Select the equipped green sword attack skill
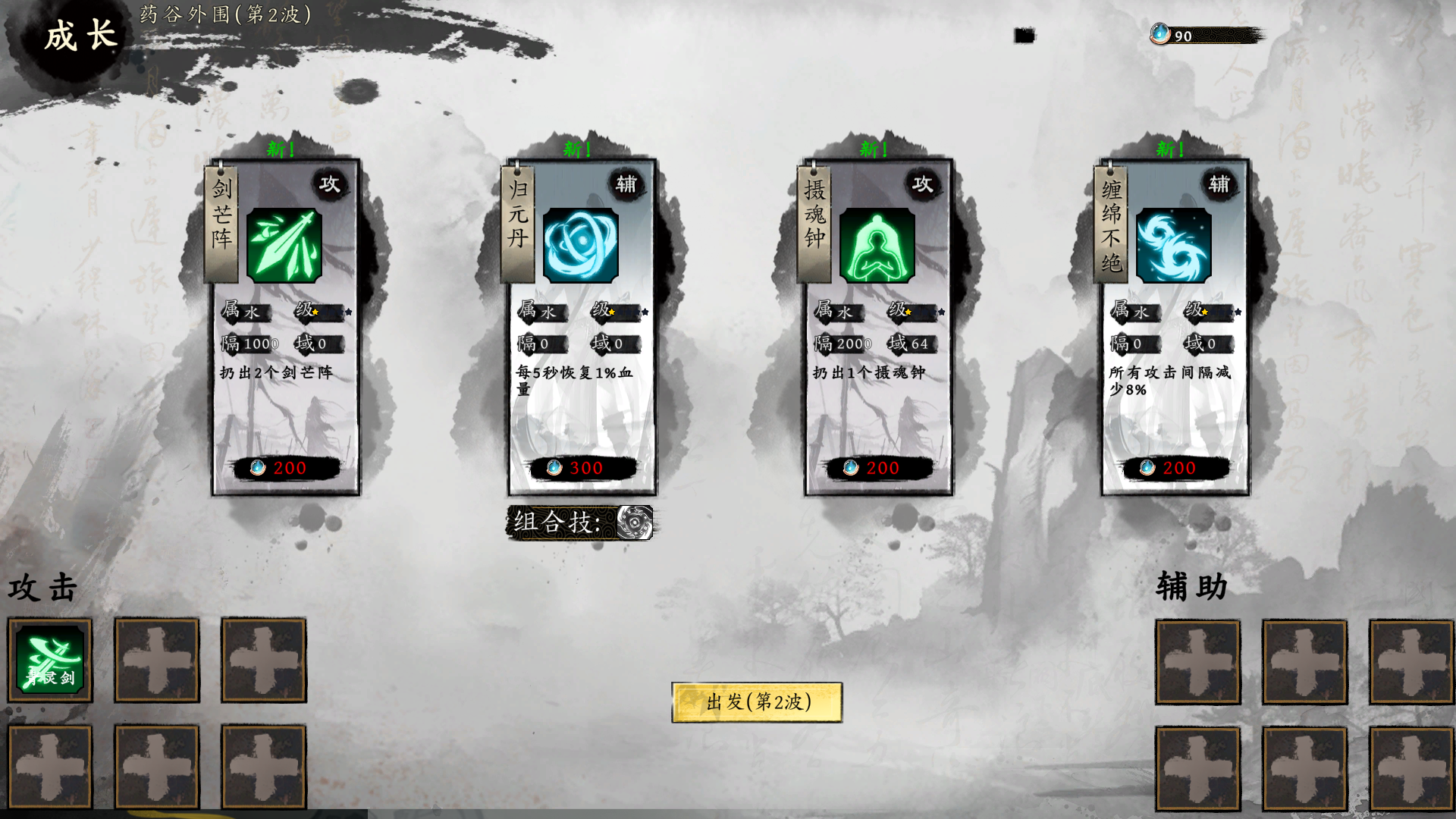 pos(50,660)
